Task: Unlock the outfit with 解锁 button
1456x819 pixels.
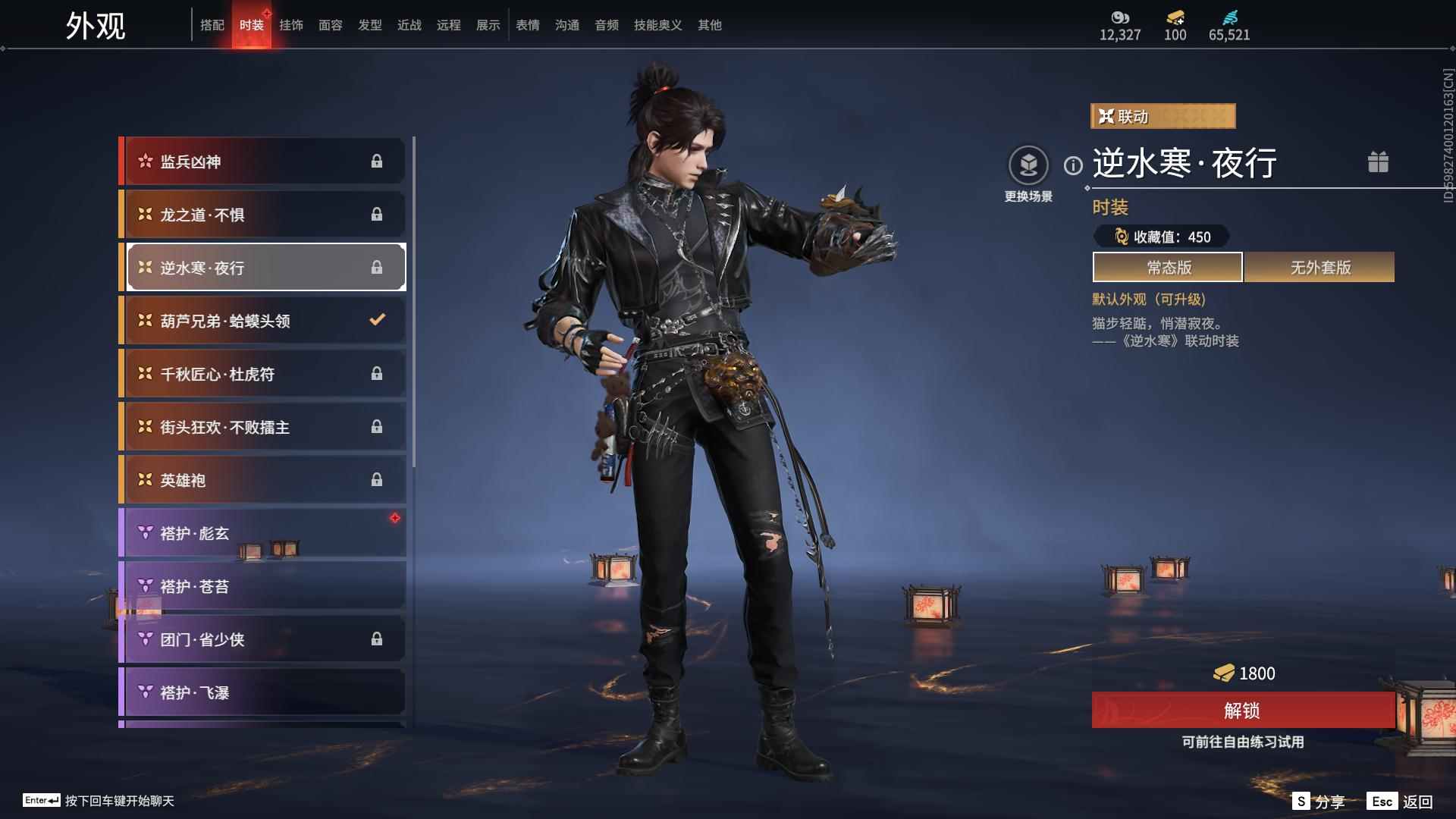Action: (1242, 711)
